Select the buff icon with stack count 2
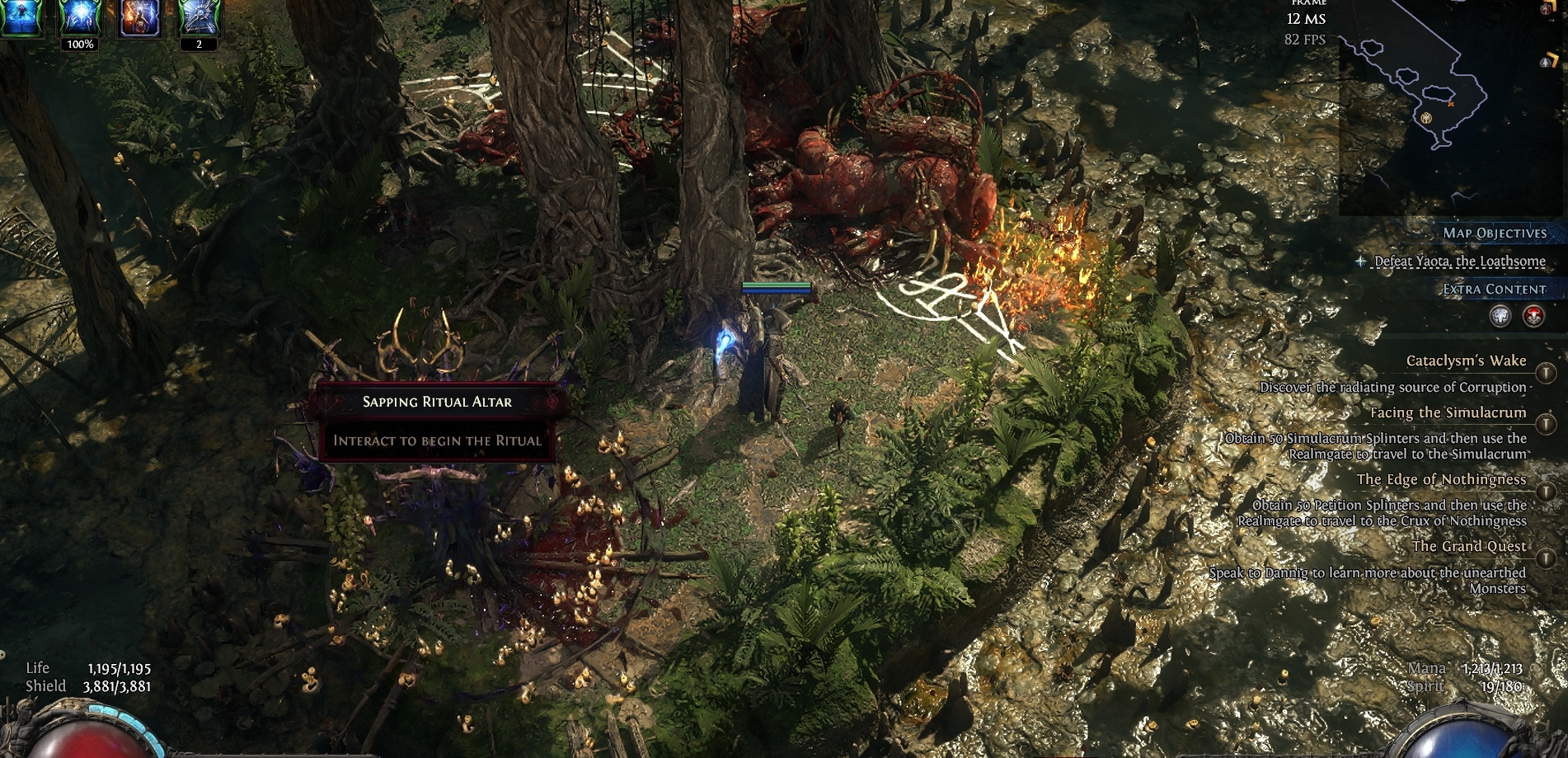Screen dimensions: 1568x758 (x=200, y=17)
